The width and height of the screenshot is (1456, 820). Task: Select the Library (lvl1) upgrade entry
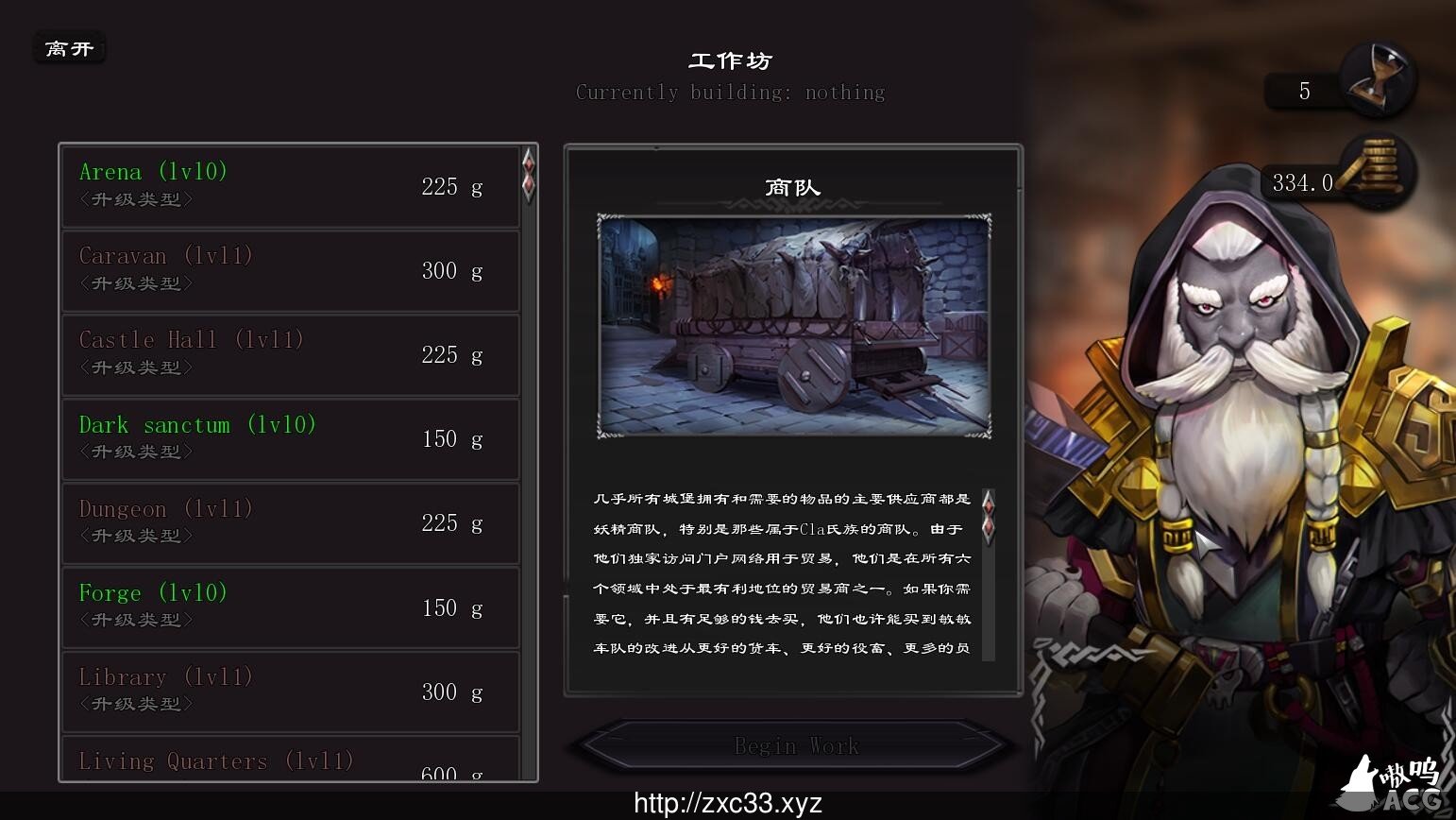[x=291, y=691]
